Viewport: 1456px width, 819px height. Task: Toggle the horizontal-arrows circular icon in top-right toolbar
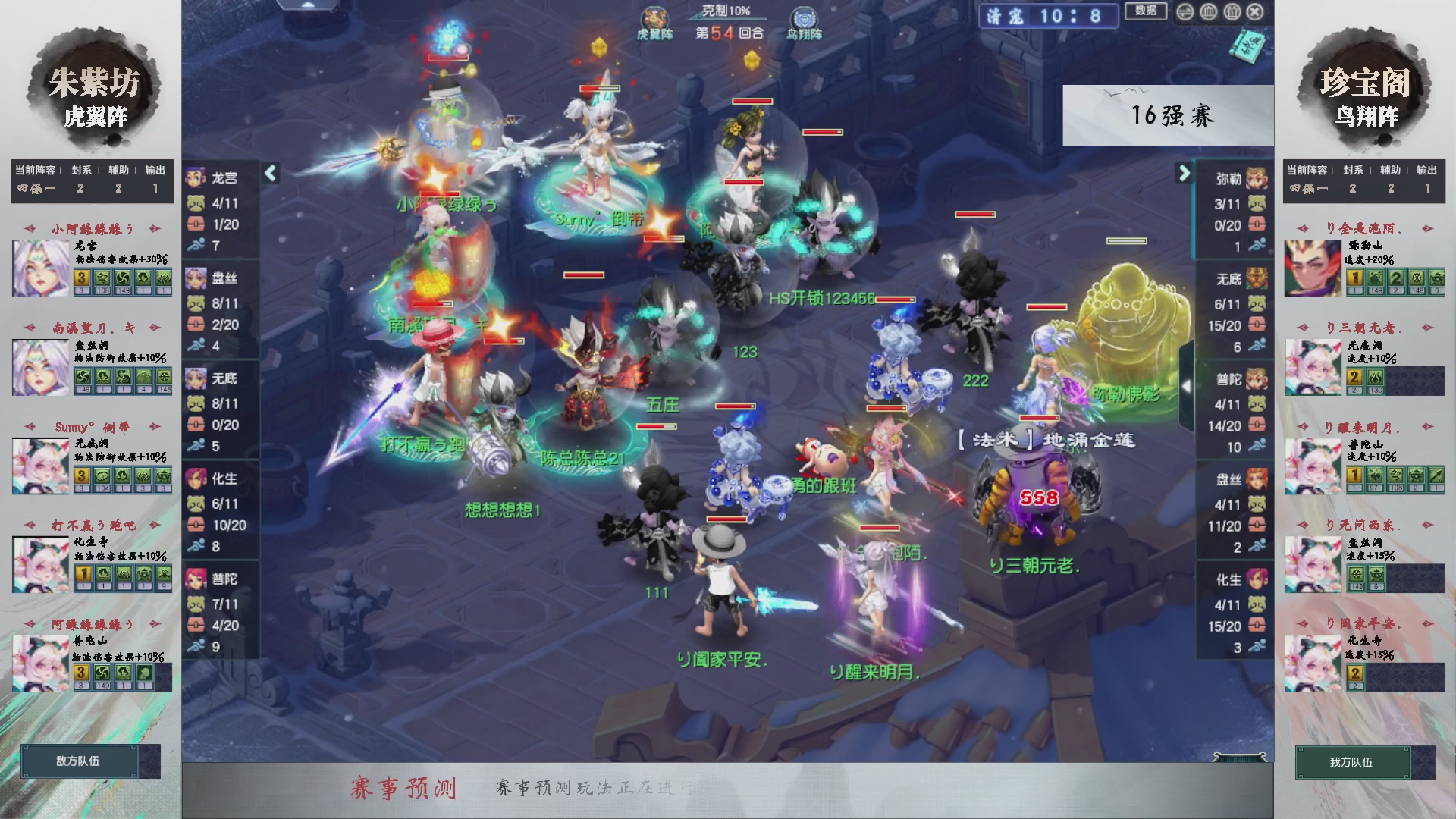pos(1186,12)
